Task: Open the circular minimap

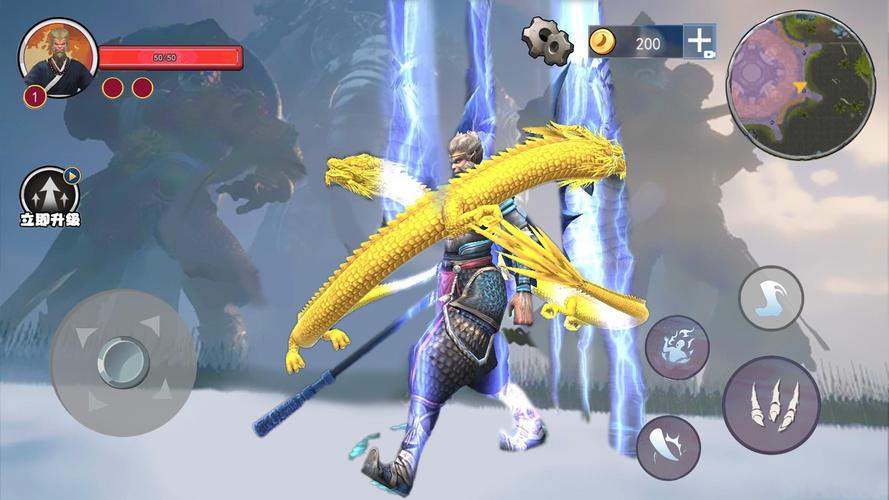Action: coord(800,84)
